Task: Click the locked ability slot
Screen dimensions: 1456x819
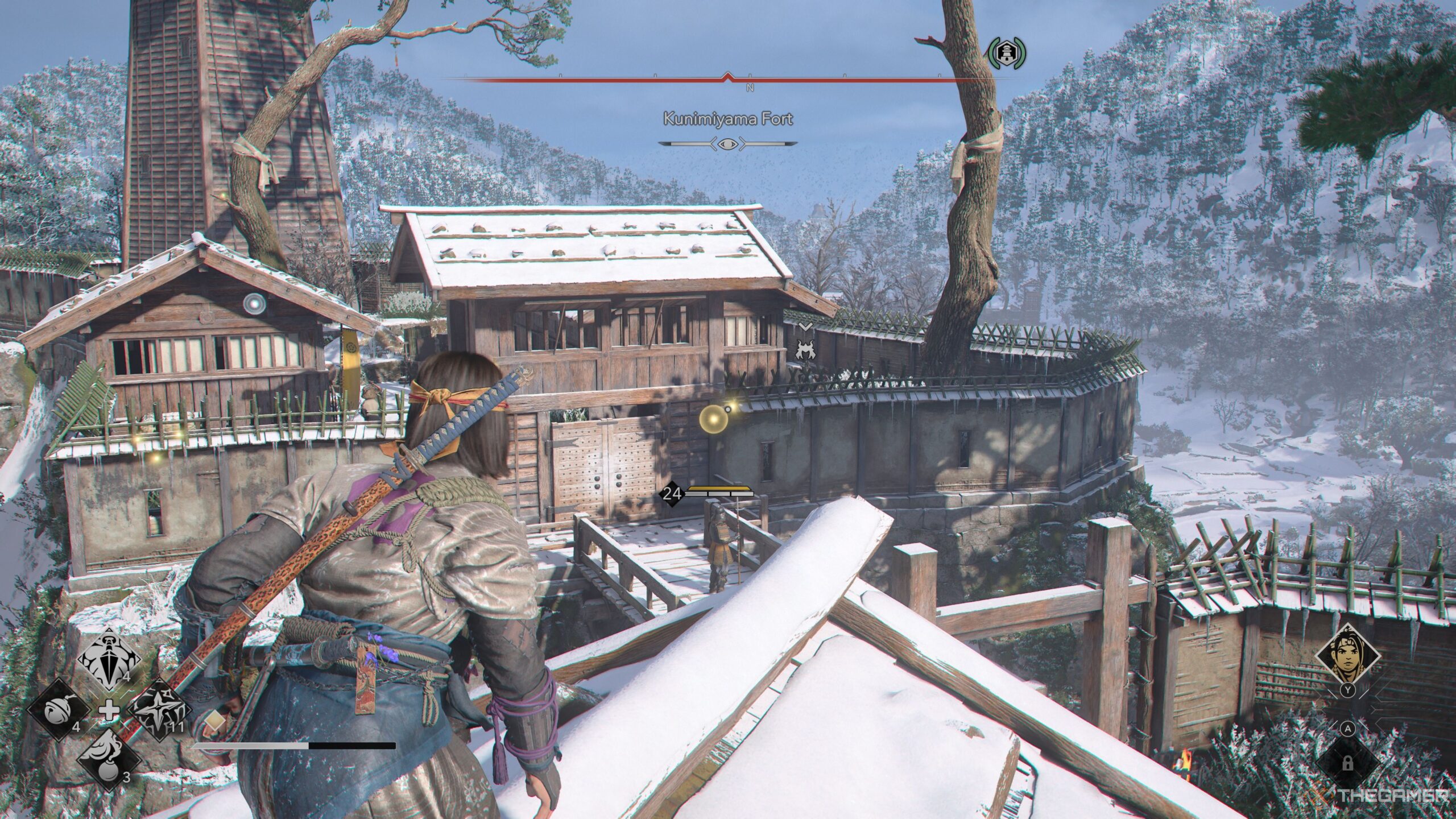Action: tap(1347, 763)
